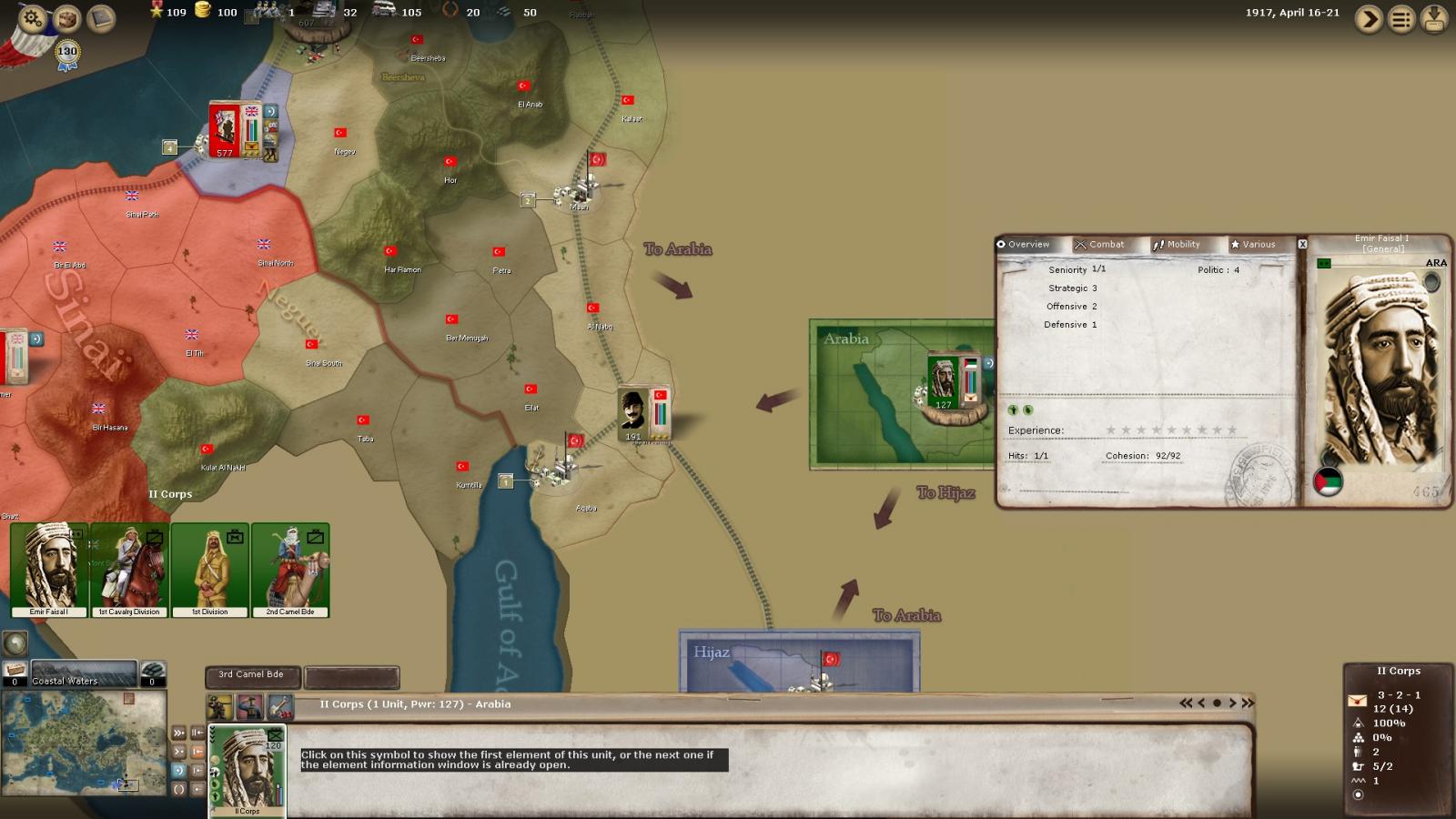Click the dice-crate icon in top bar
Image resolution: width=1456 pixels, height=819 pixels.
[67, 17]
